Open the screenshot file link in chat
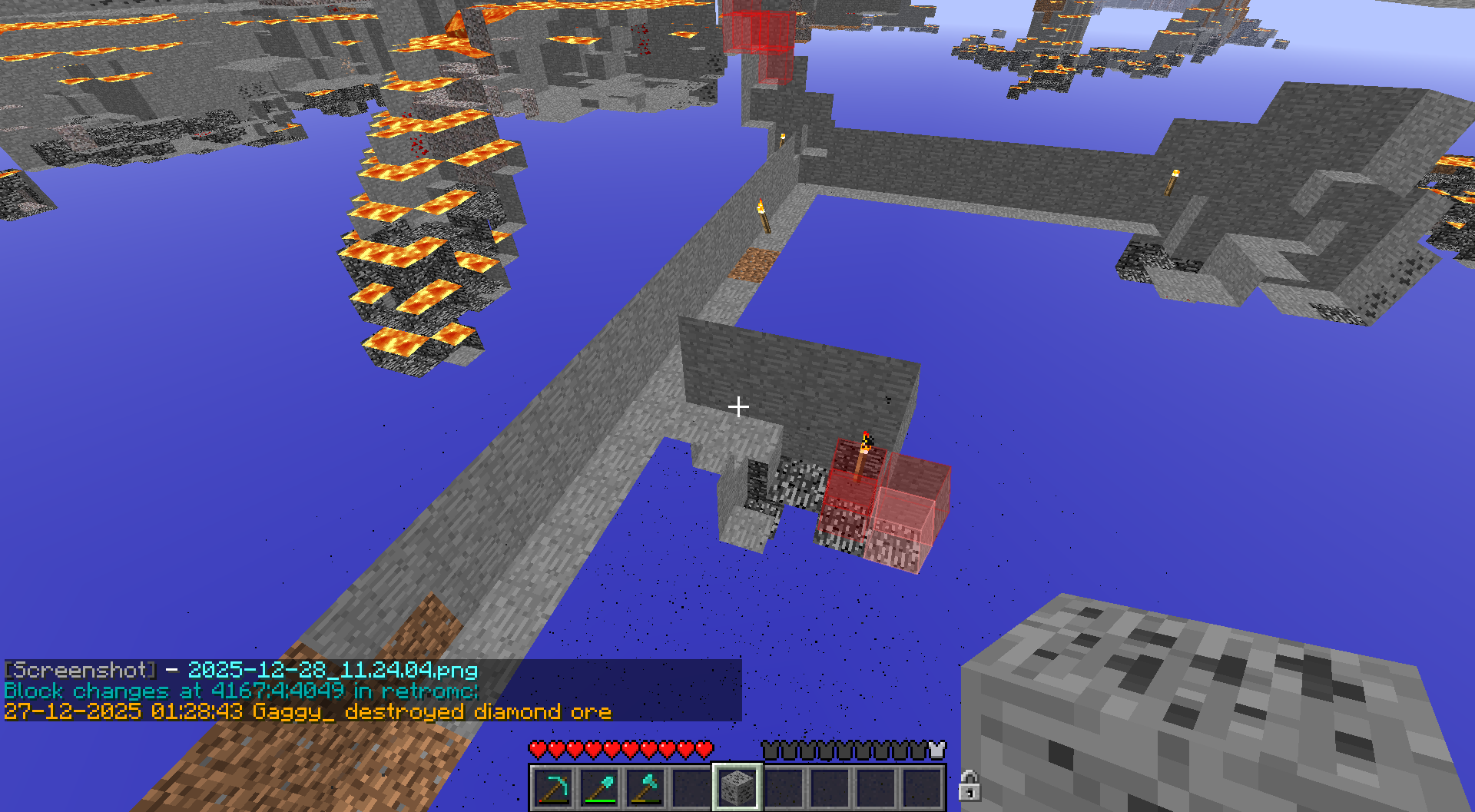This screenshot has height=812, width=1475. [333, 670]
